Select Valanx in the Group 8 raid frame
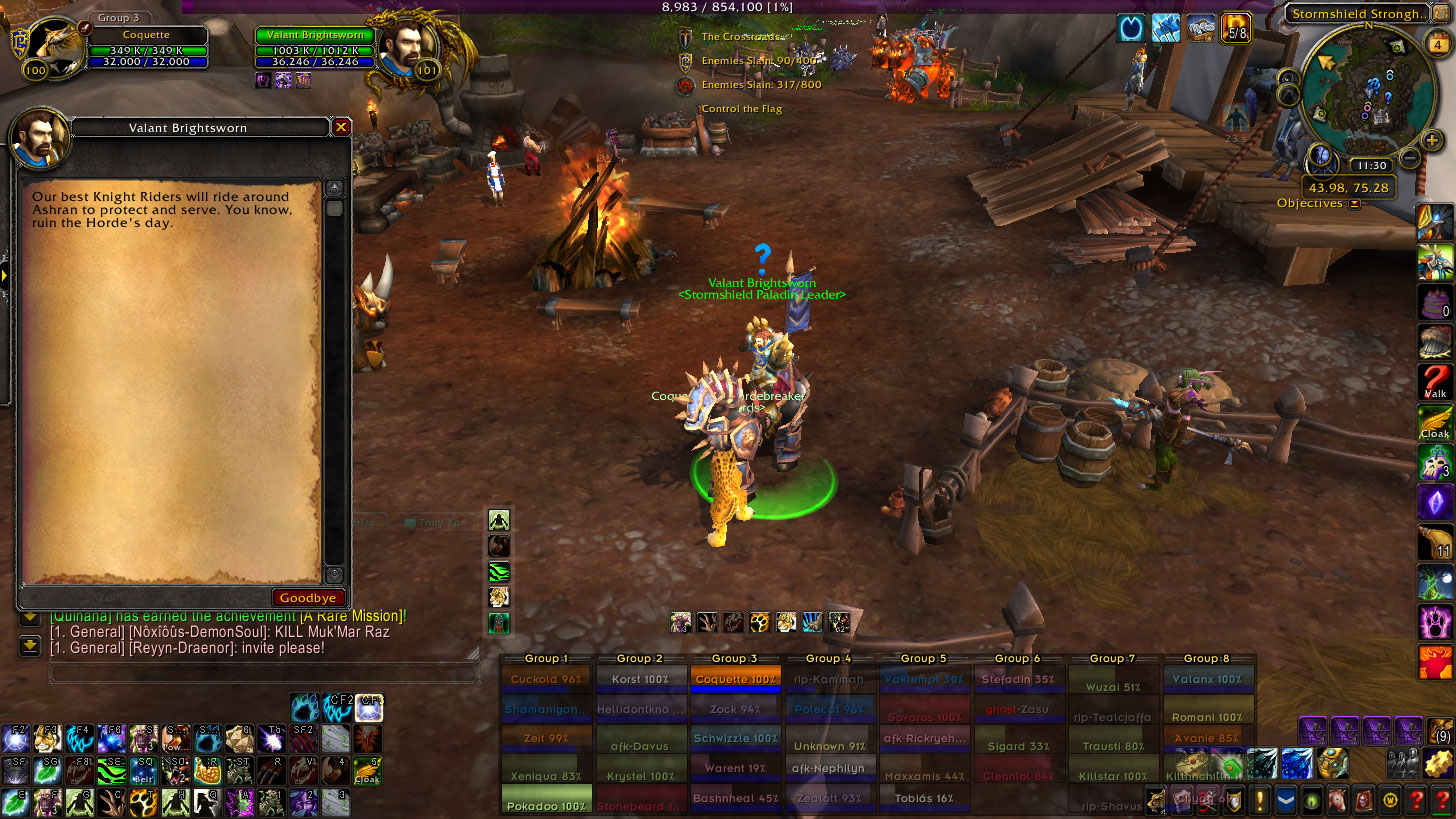Screen dimensions: 1456x819 [1209, 680]
